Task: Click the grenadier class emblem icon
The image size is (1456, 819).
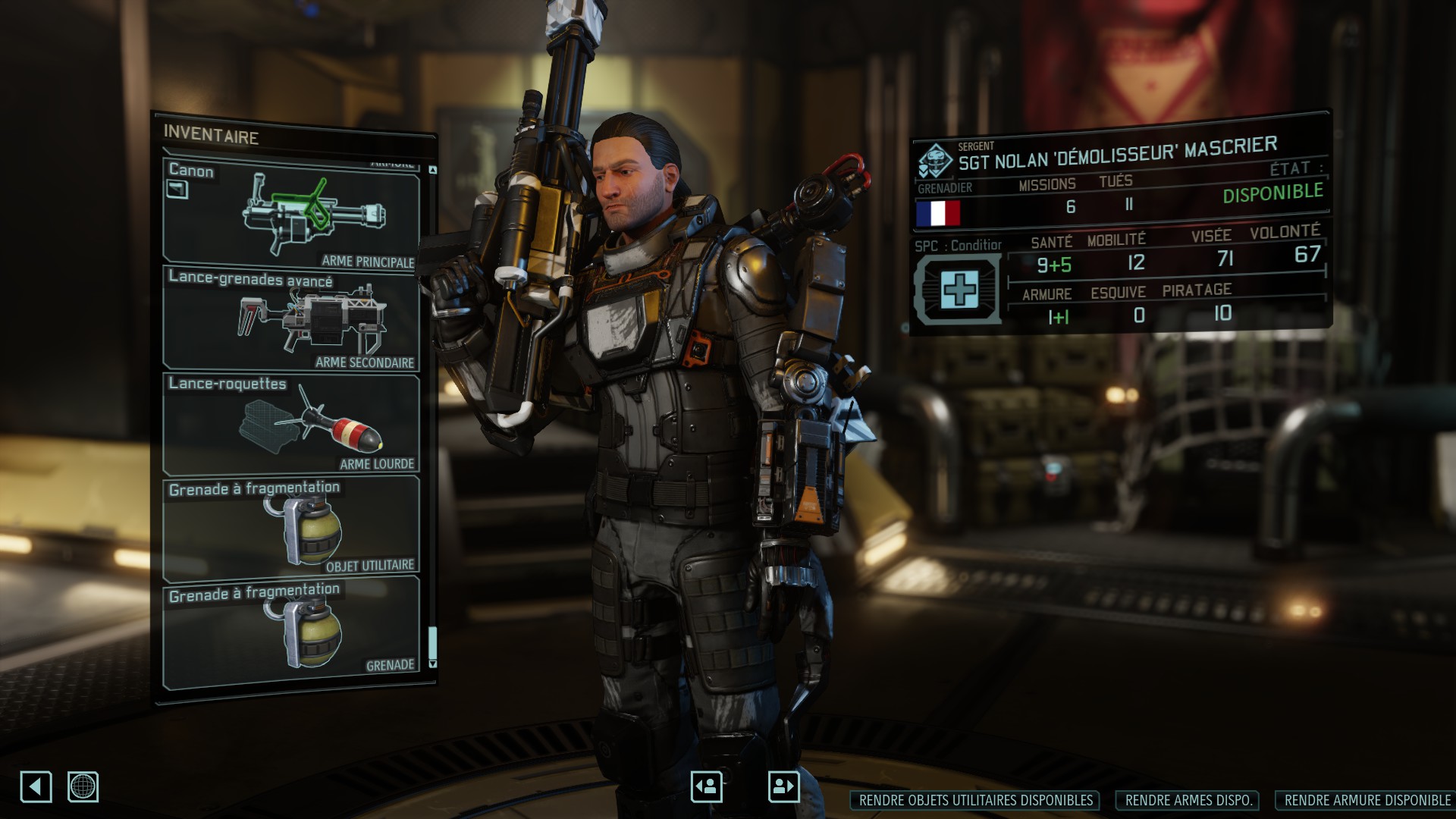Action: pyautogui.click(x=935, y=161)
